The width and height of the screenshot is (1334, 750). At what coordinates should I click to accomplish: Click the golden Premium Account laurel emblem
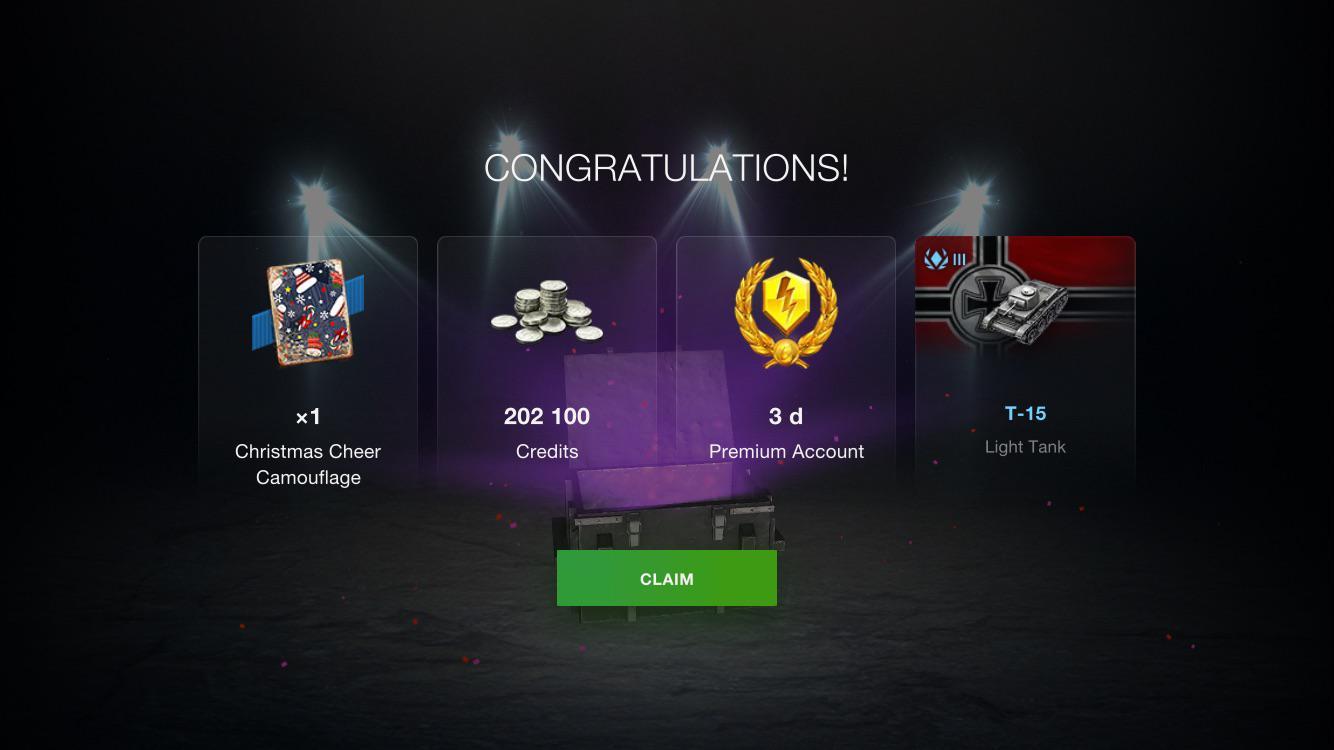pos(786,311)
